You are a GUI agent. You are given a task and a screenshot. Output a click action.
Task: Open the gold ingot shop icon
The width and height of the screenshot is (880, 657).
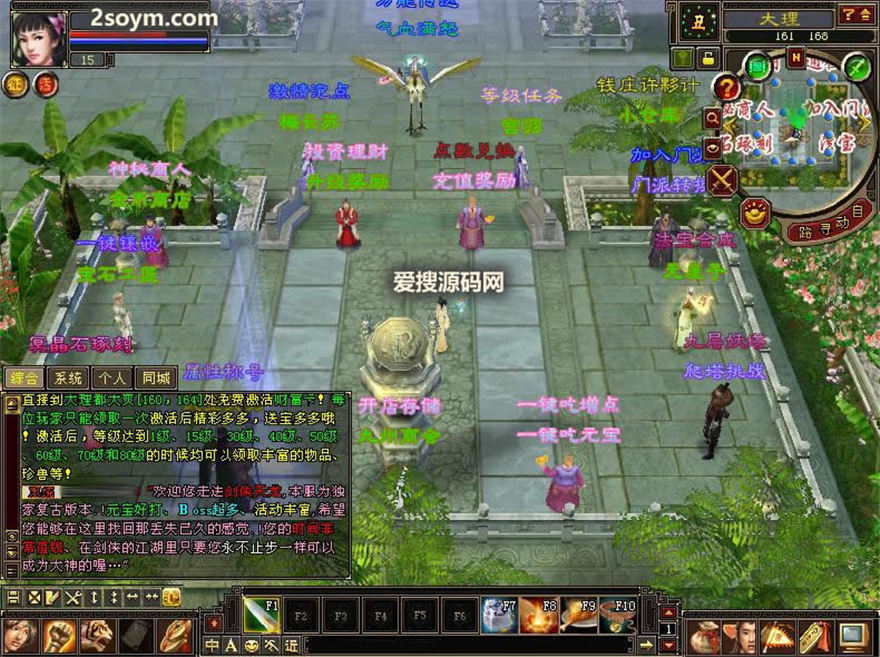(755, 212)
